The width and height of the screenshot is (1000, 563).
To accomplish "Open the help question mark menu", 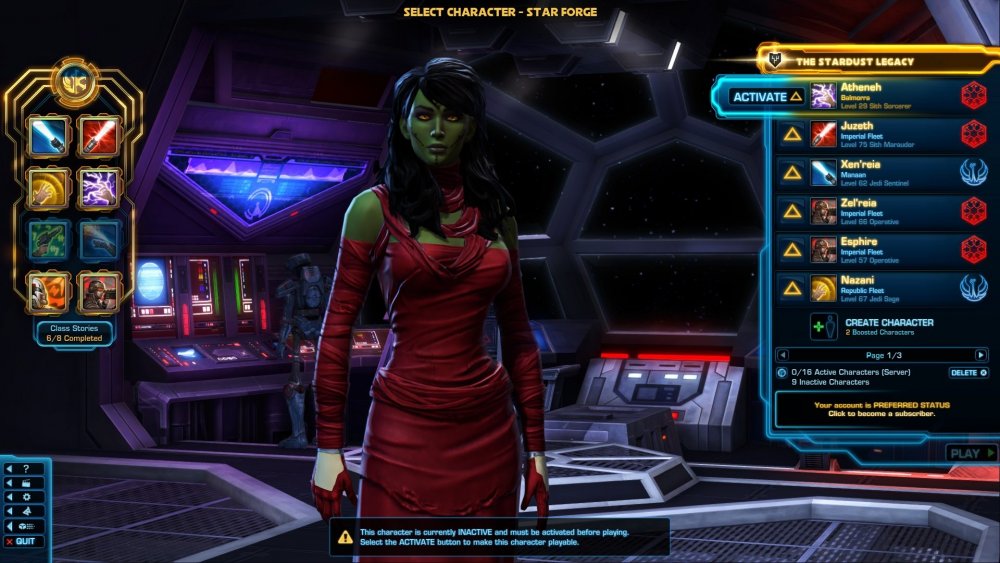I will coord(26,468).
